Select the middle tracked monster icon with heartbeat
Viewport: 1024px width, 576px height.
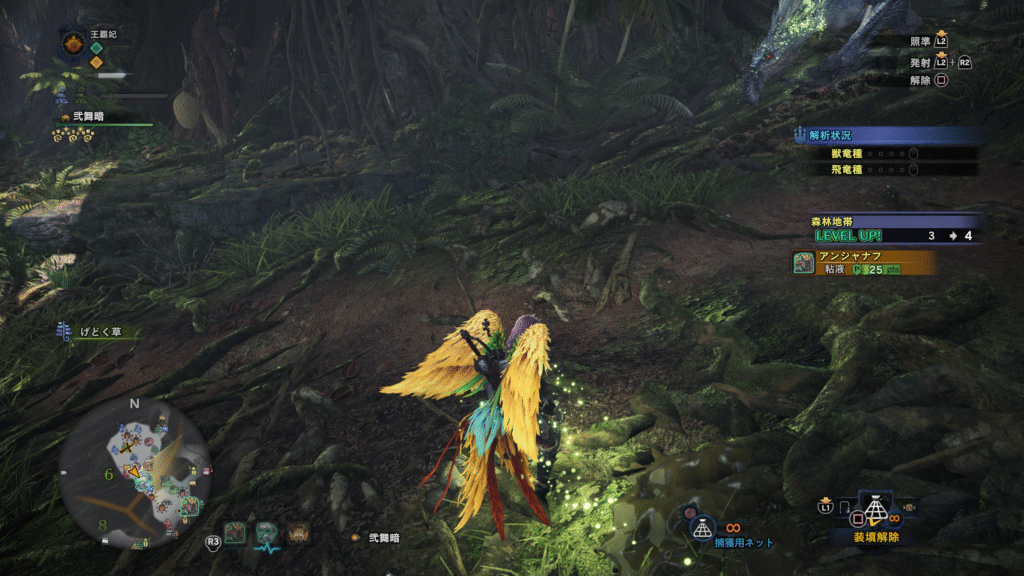266,533
